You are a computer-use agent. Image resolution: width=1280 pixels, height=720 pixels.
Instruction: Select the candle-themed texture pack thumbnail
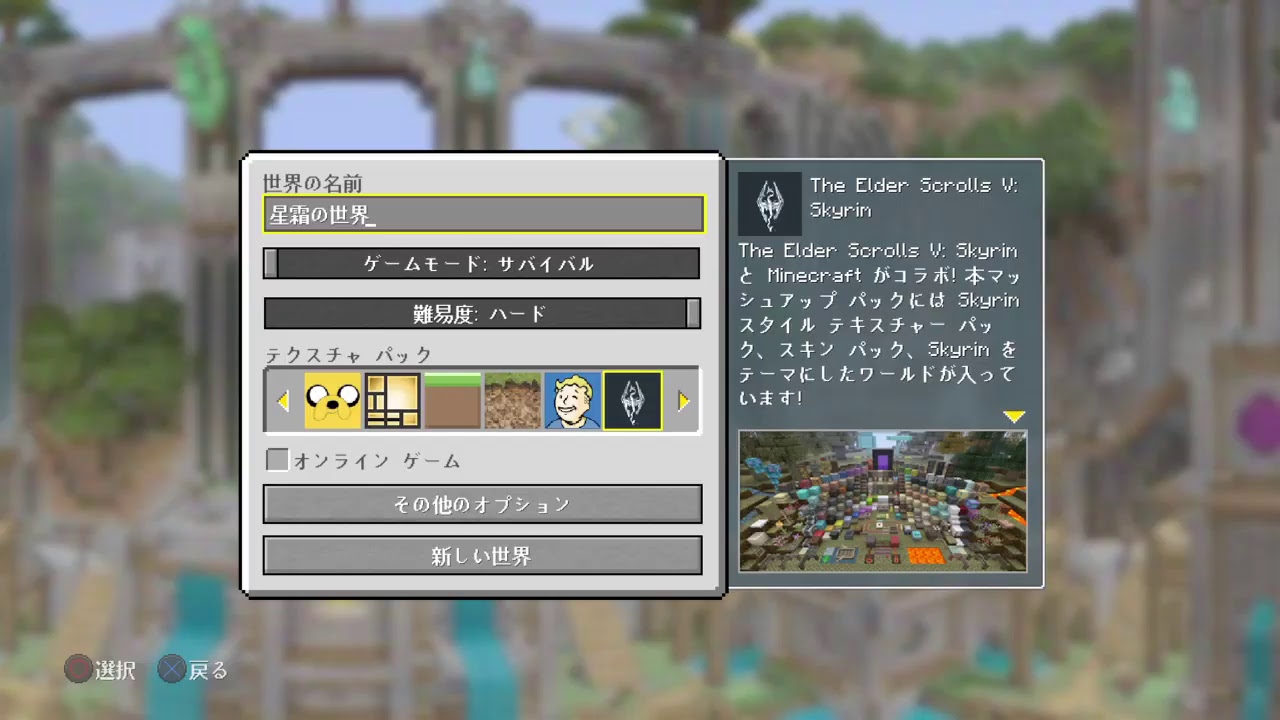click(x=392, y=400)
